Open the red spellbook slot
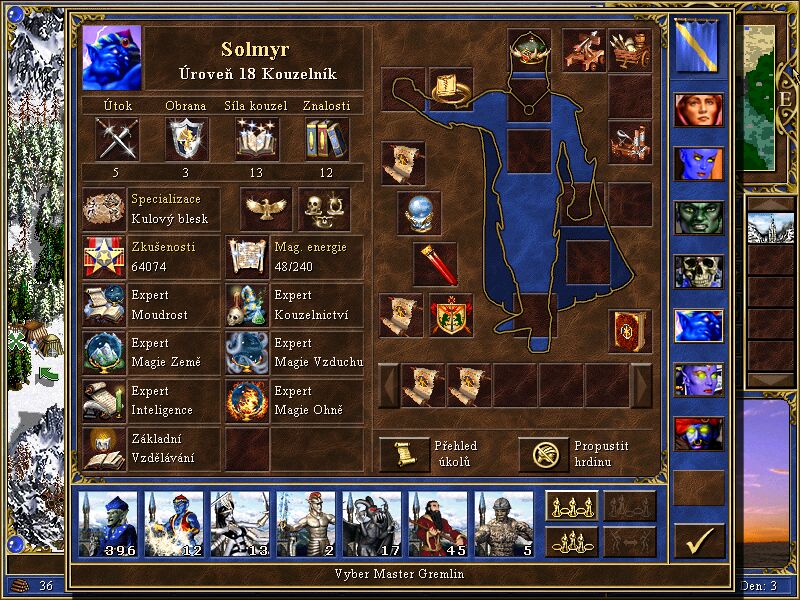This screenshot has width=800, height=600. pos(629,330)
